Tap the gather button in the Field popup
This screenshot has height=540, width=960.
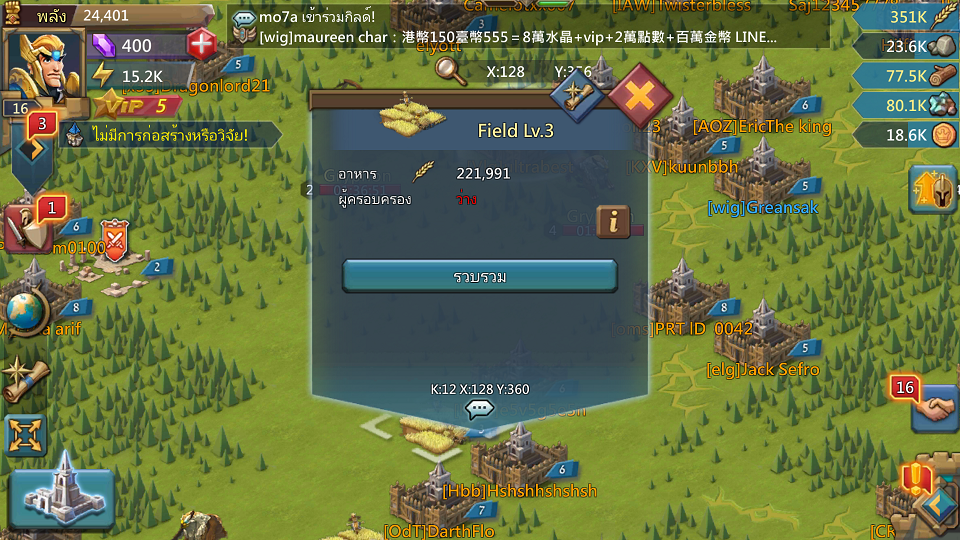pos(480,276)
